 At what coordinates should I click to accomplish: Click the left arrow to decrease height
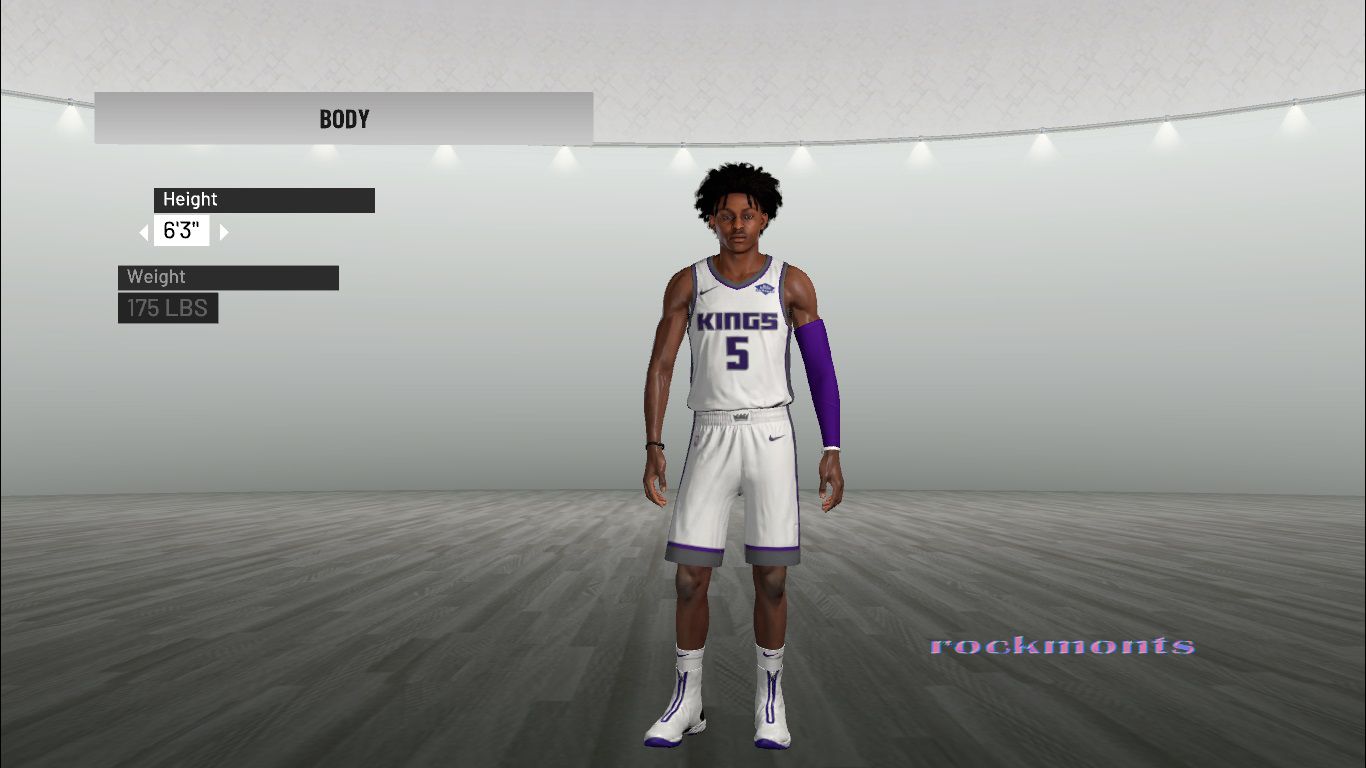144,232
